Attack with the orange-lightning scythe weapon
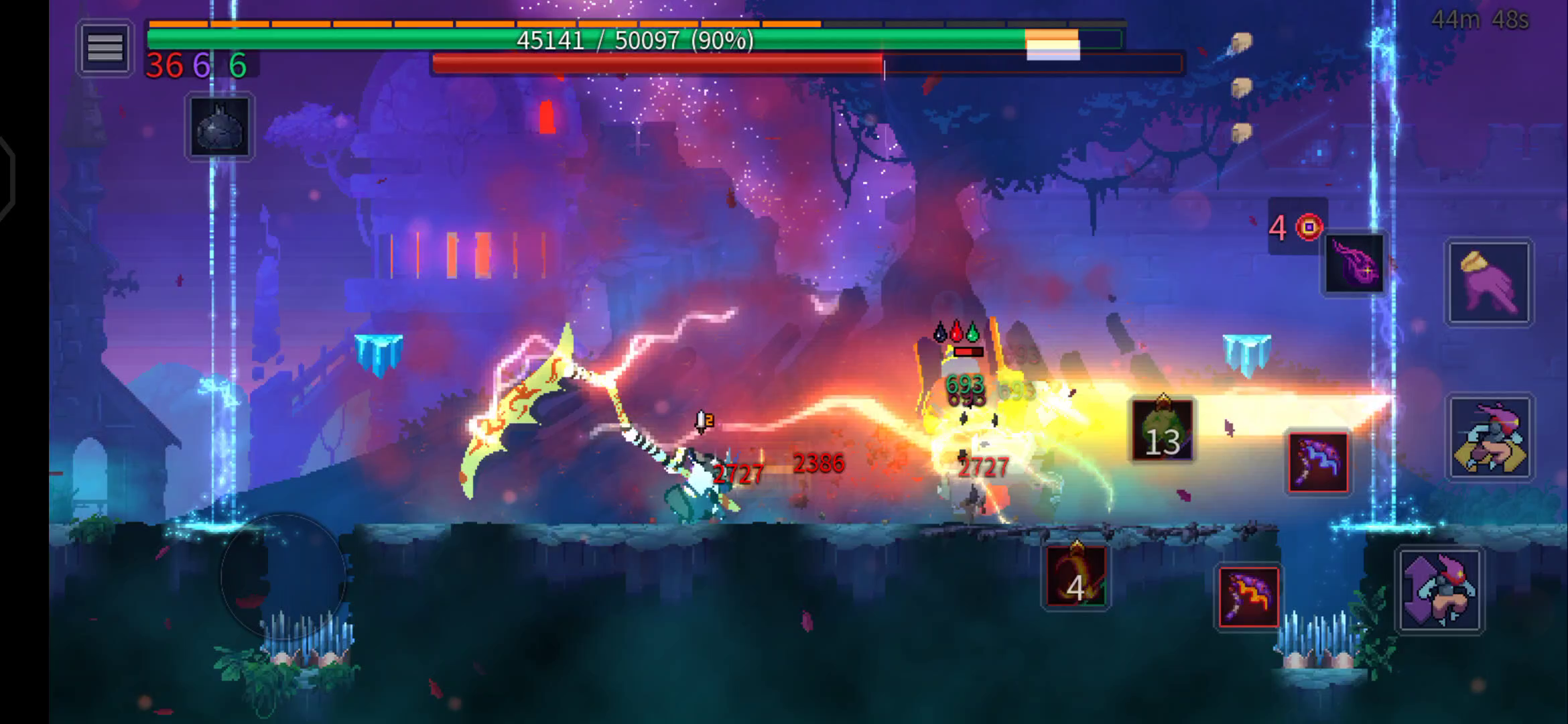 point(1248,597)
